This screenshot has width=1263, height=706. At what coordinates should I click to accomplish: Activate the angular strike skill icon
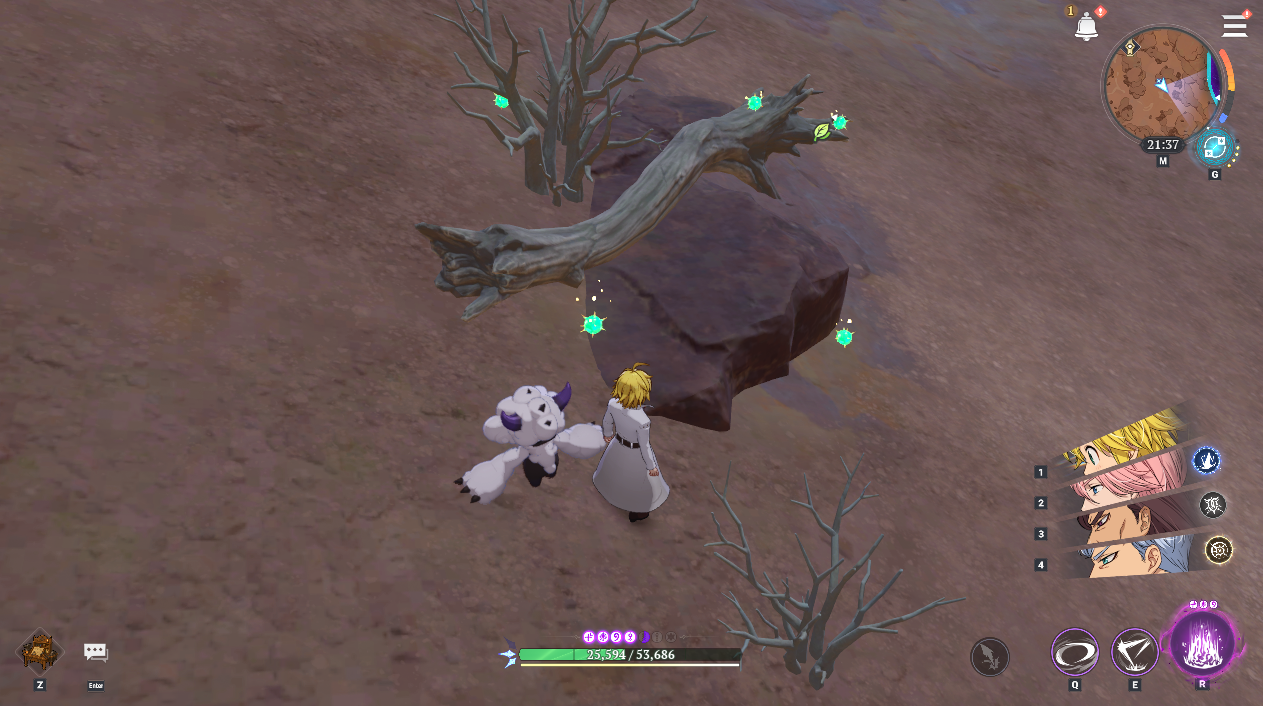tap(1135, 653)
